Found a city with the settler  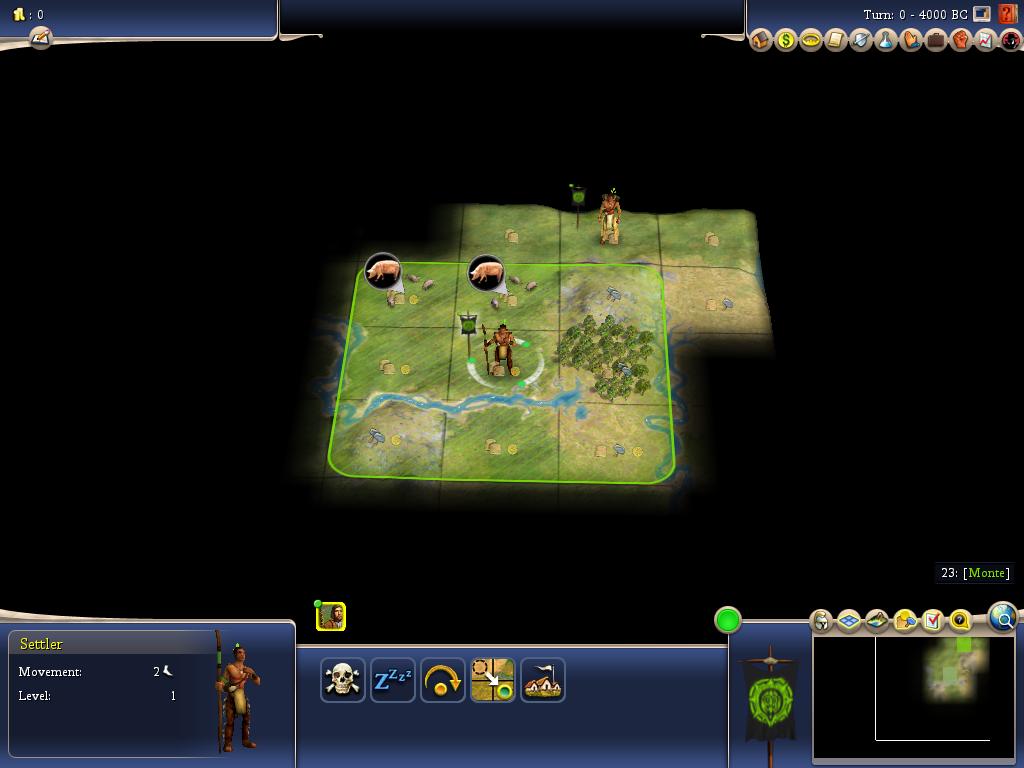[542, 680]
